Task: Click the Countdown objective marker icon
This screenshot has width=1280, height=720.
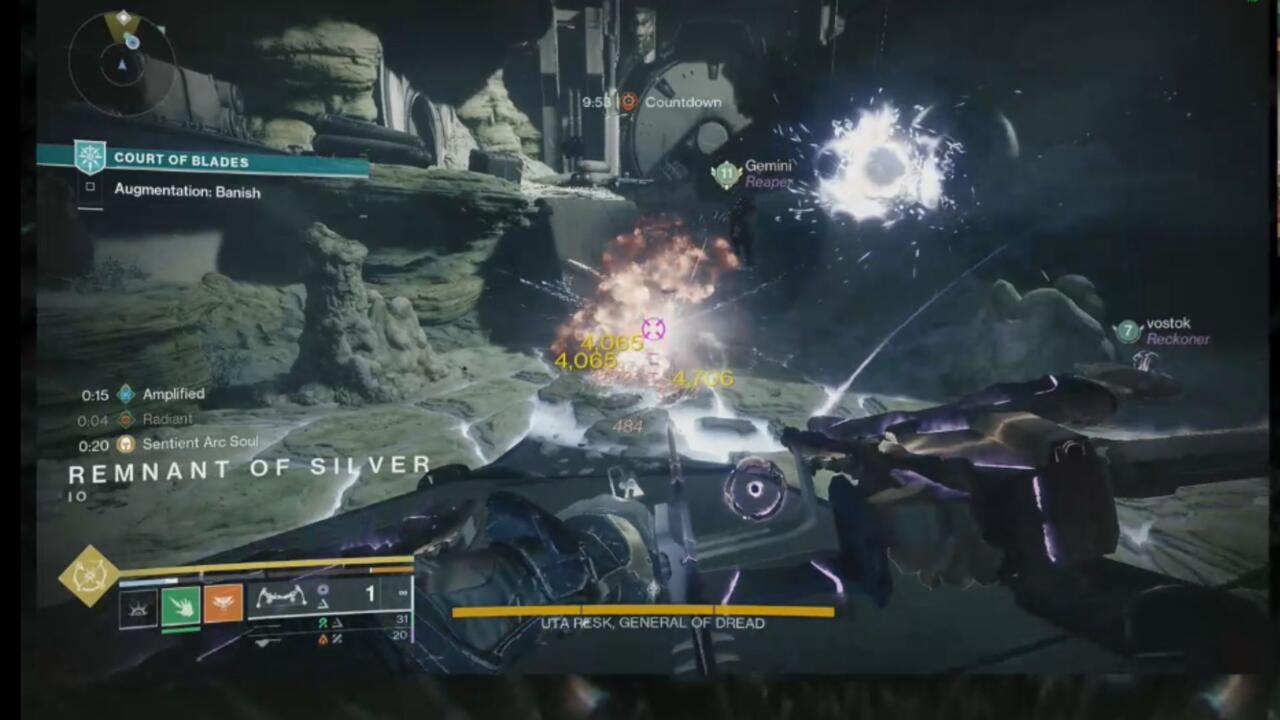Action: (x=628, y=101)
